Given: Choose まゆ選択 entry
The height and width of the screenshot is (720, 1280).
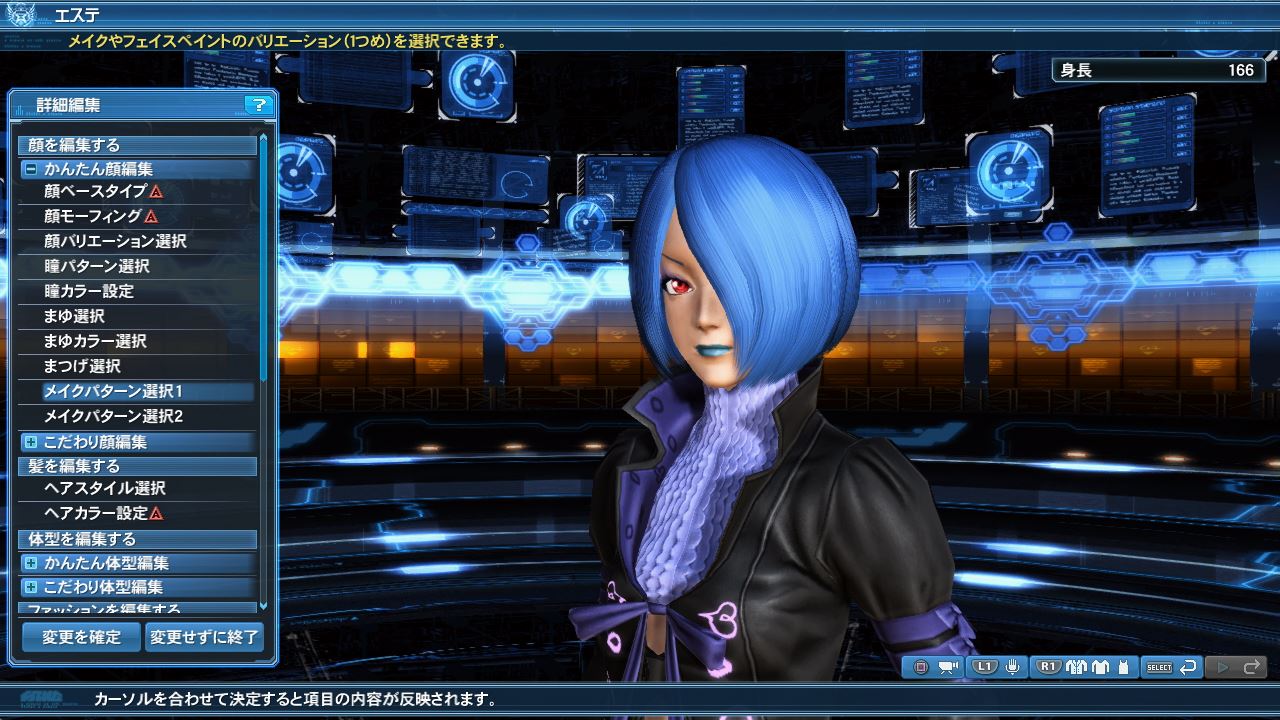Looking at the screenshot, I should 75,316.
